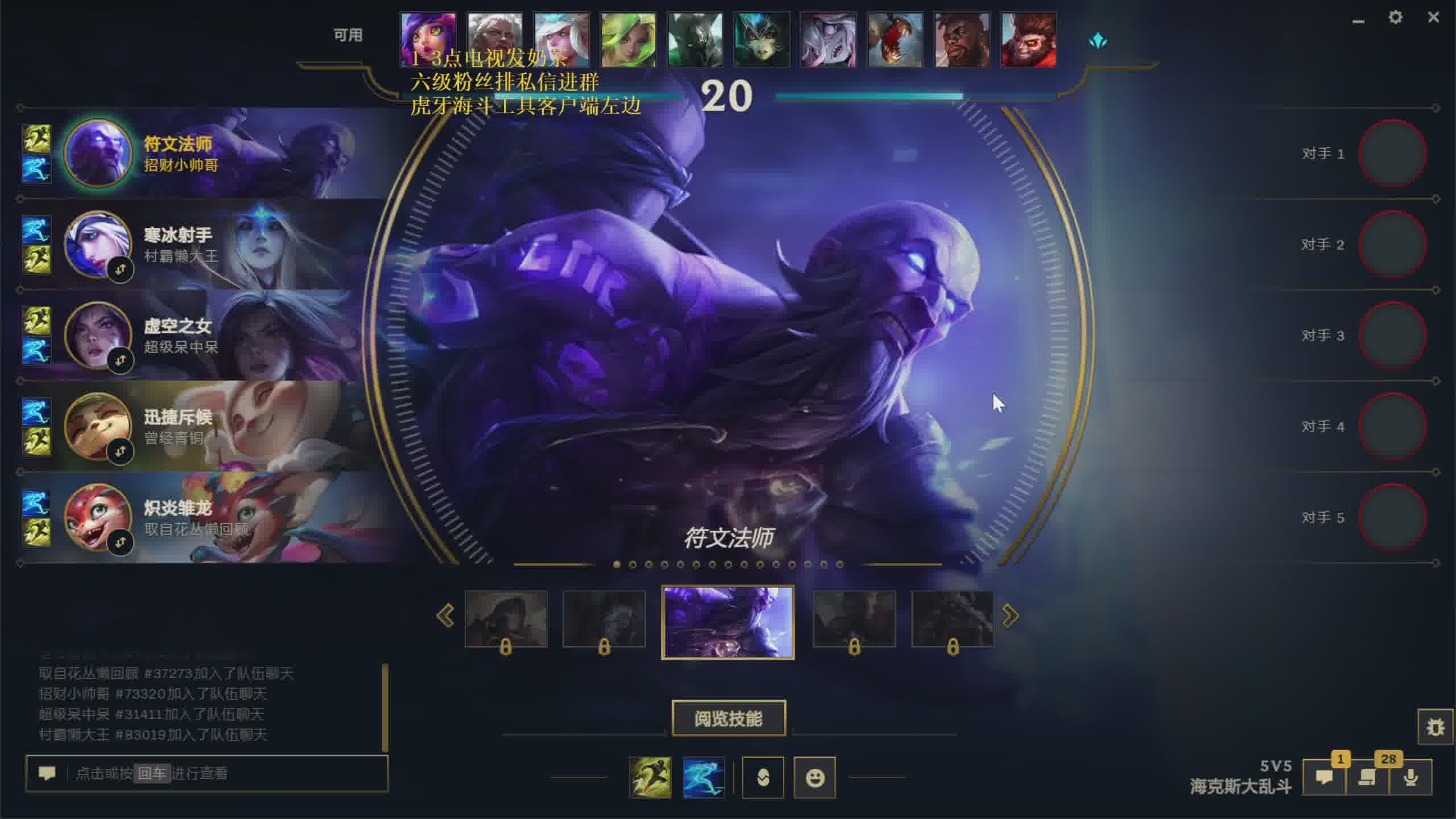Pick Neeko from the available bench

(x=428, y=40)
